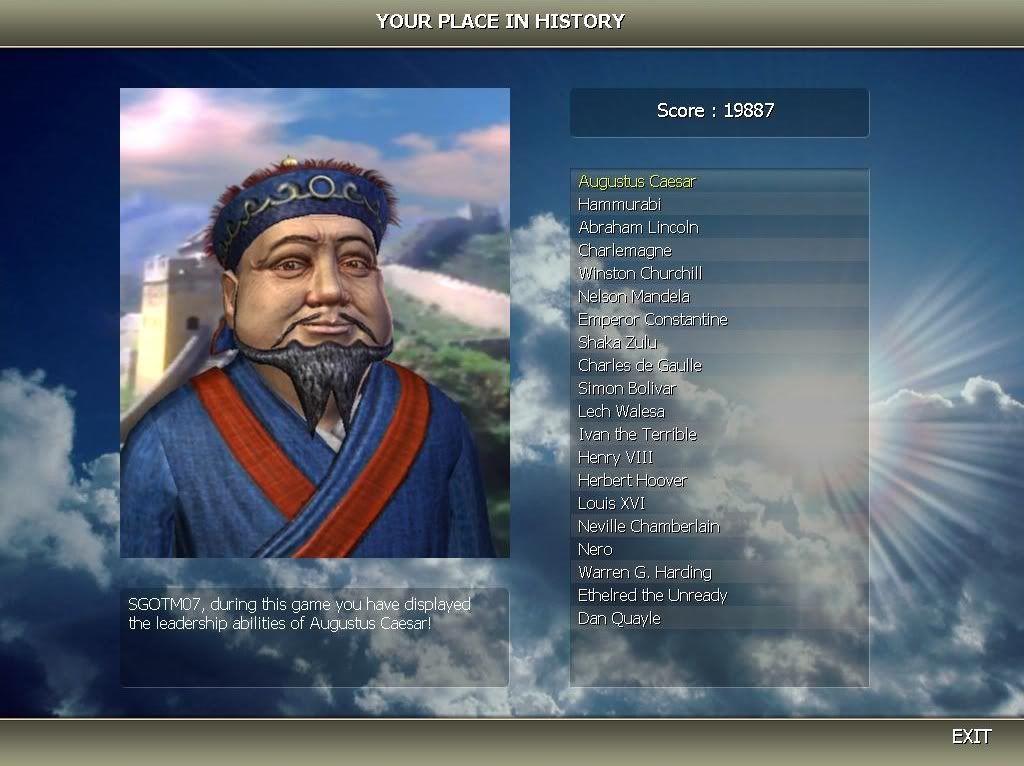Exit the Your Place in History screen
Viewport: 1024px width, 766px height.
coord(970,737)
